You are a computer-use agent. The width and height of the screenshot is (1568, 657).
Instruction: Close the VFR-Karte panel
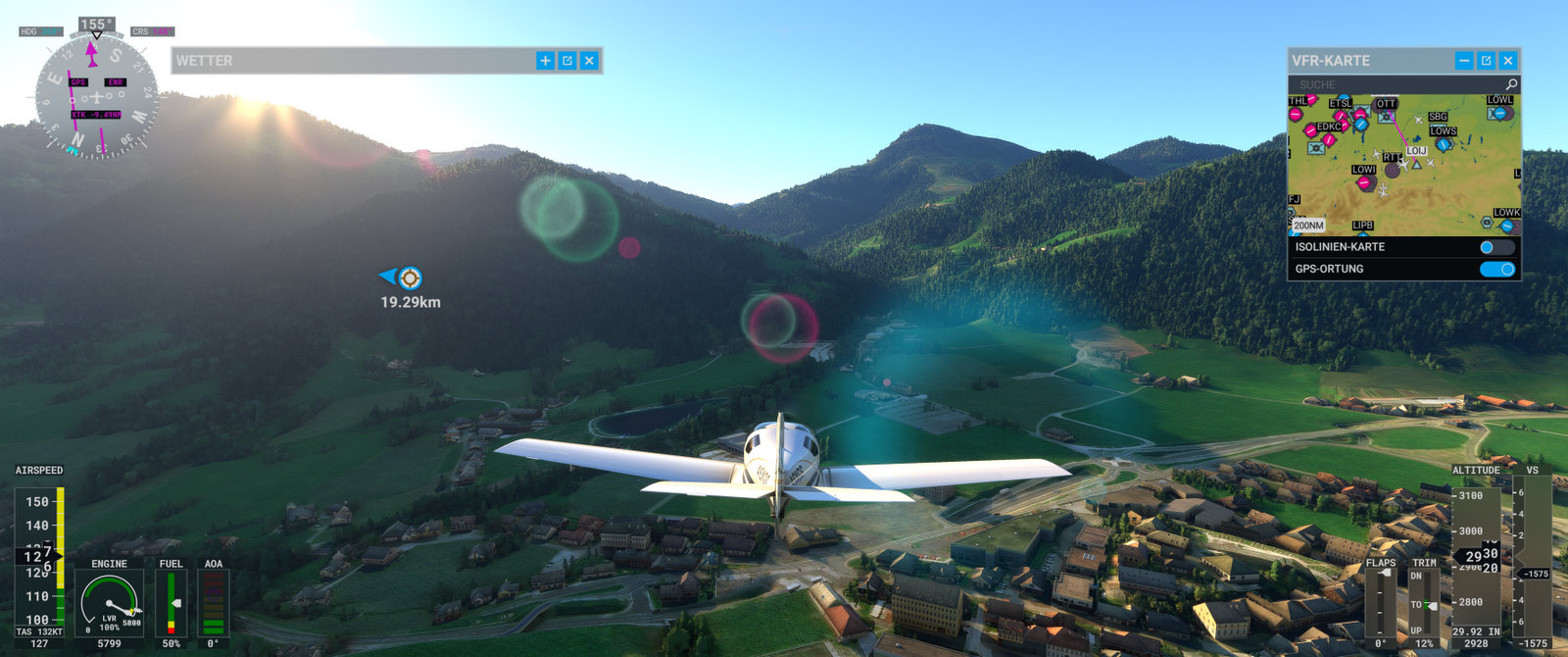pyautogui.click(x=1508, y=61)
